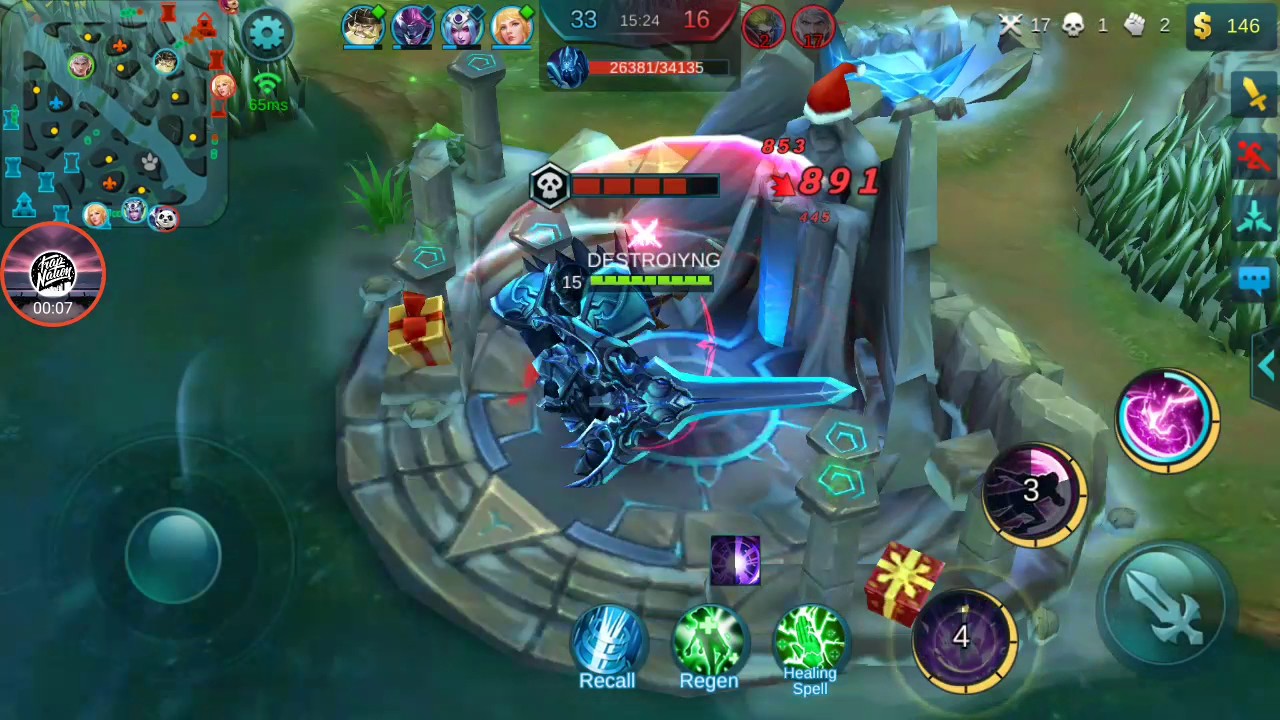
Task: Cast the Healing Spell
Action: click(810, 640)
